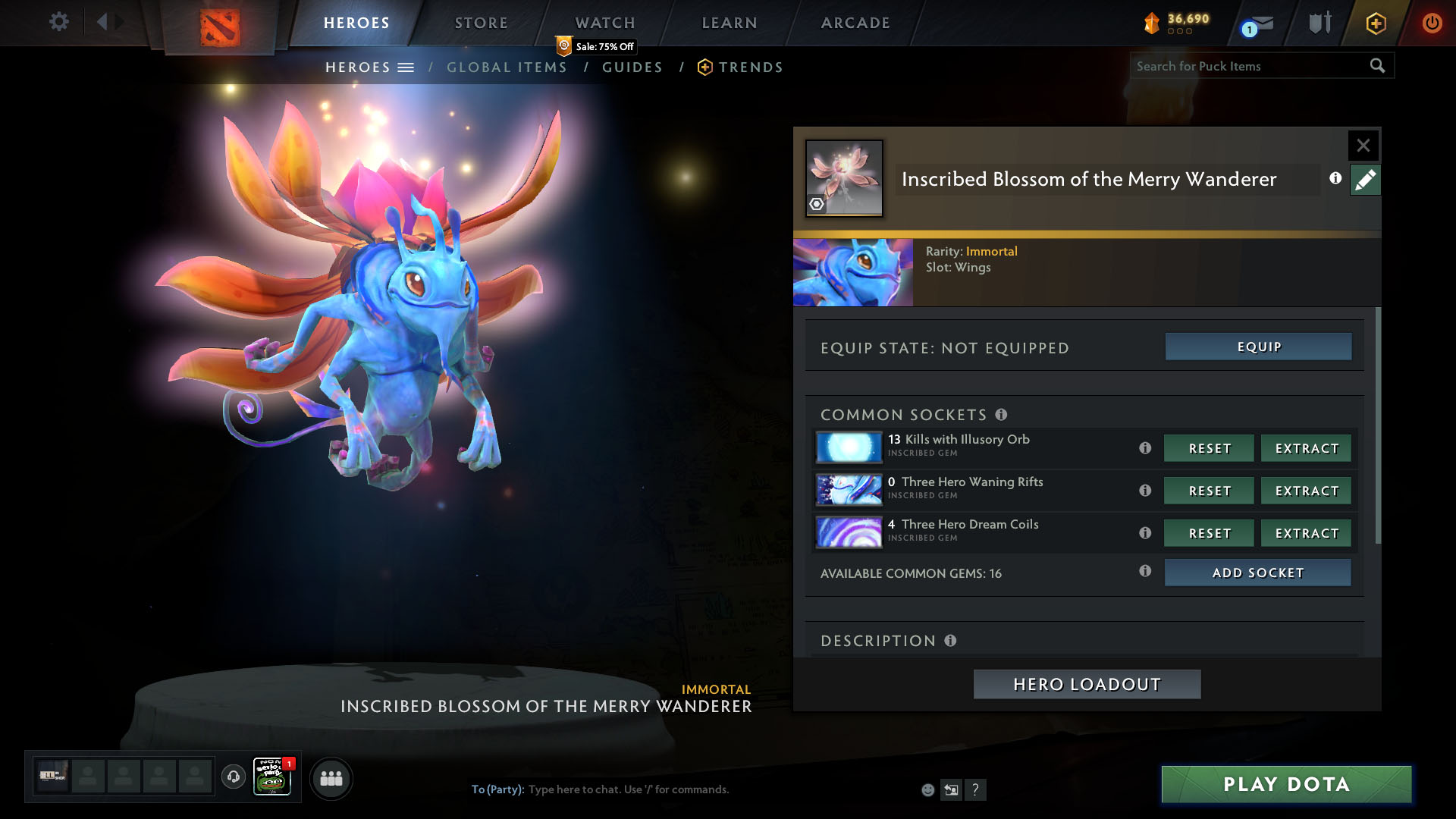
Task: Open the Watch tab
Action: point(605,23)
